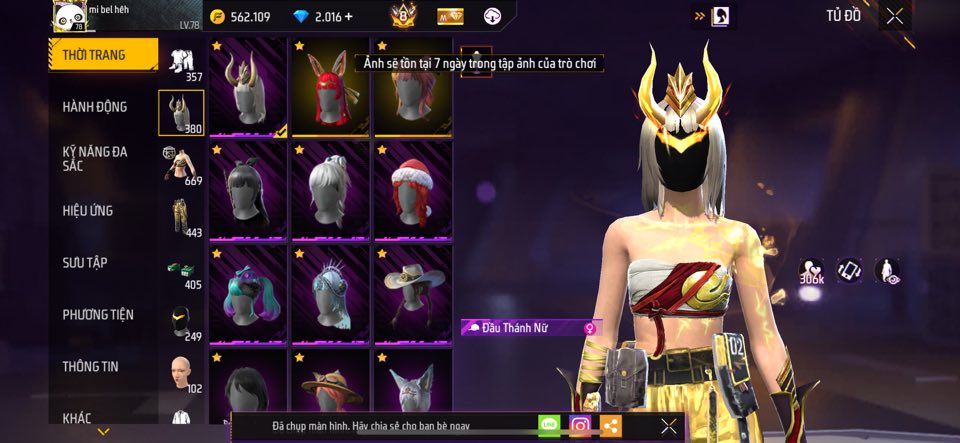
Task: Share the screenshot to Instagram
Action: [580, 425]
